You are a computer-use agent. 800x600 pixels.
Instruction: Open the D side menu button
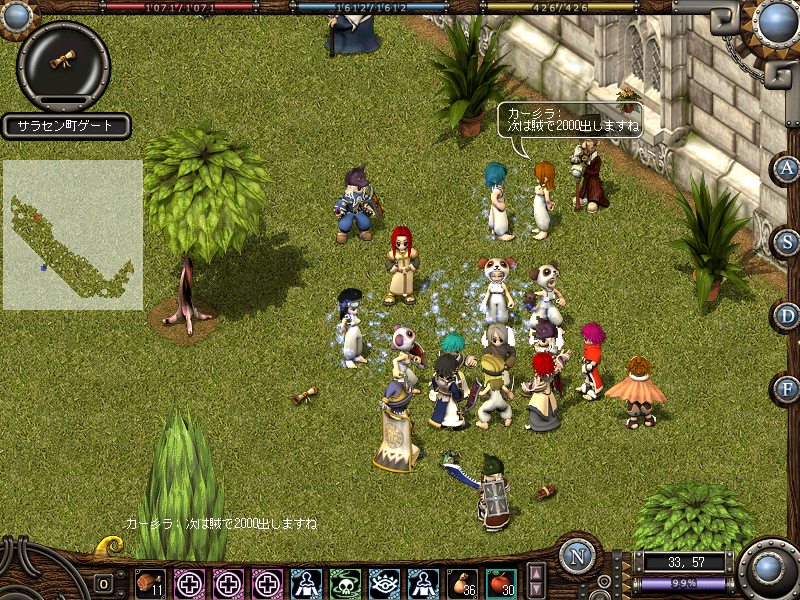[787, 316]
